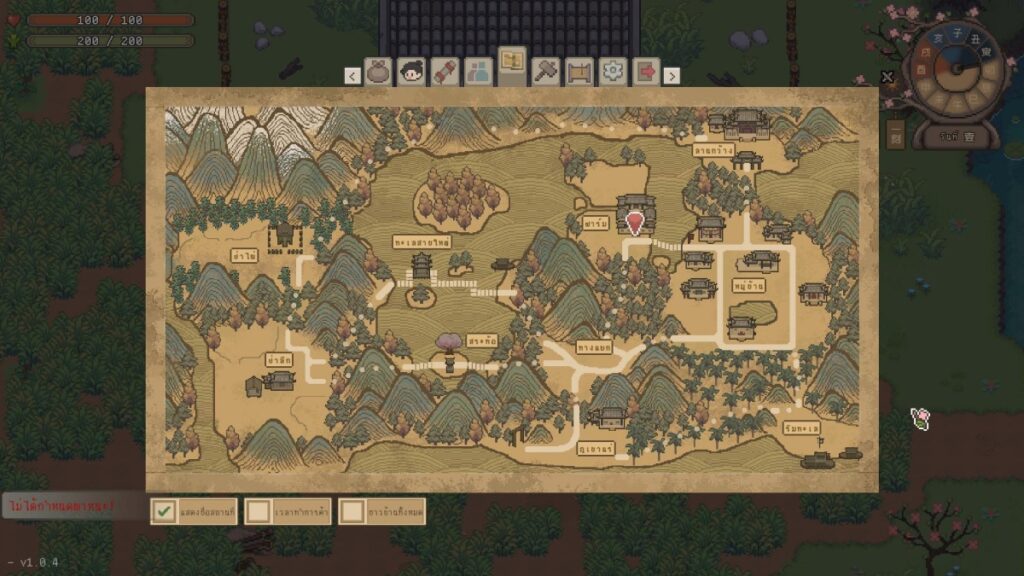
Task: Select the active map tab
Action: (x=513, y=66)
